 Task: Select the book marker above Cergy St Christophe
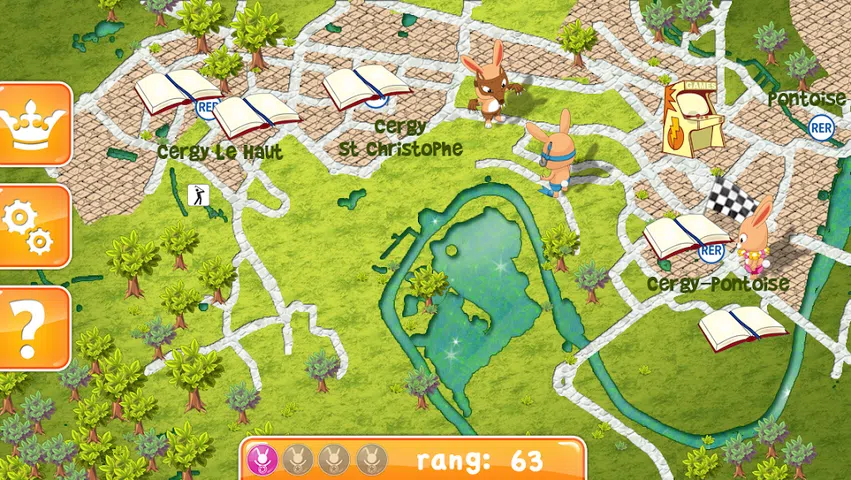[366, 87]
